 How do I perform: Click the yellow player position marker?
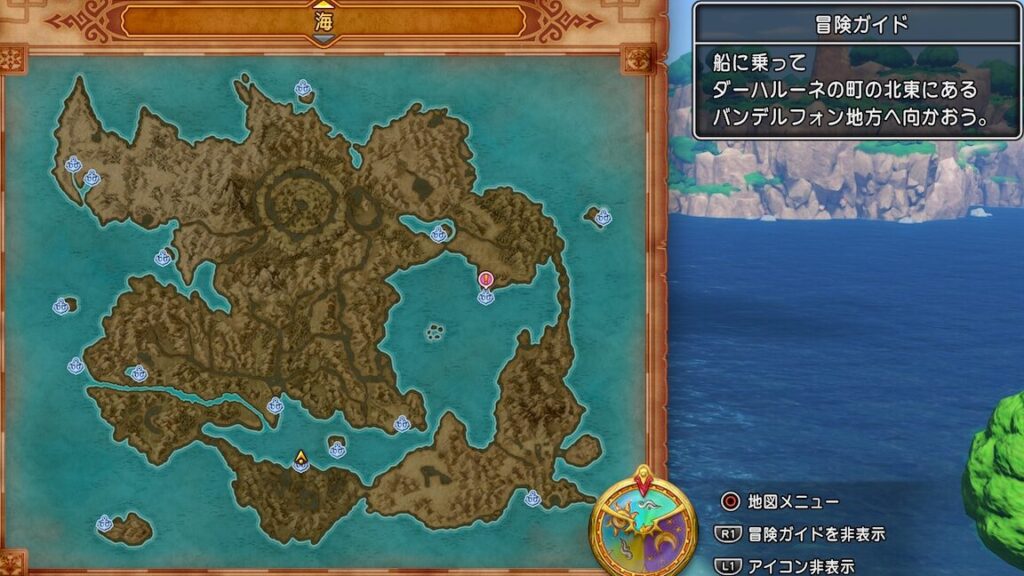coord(301,461)
